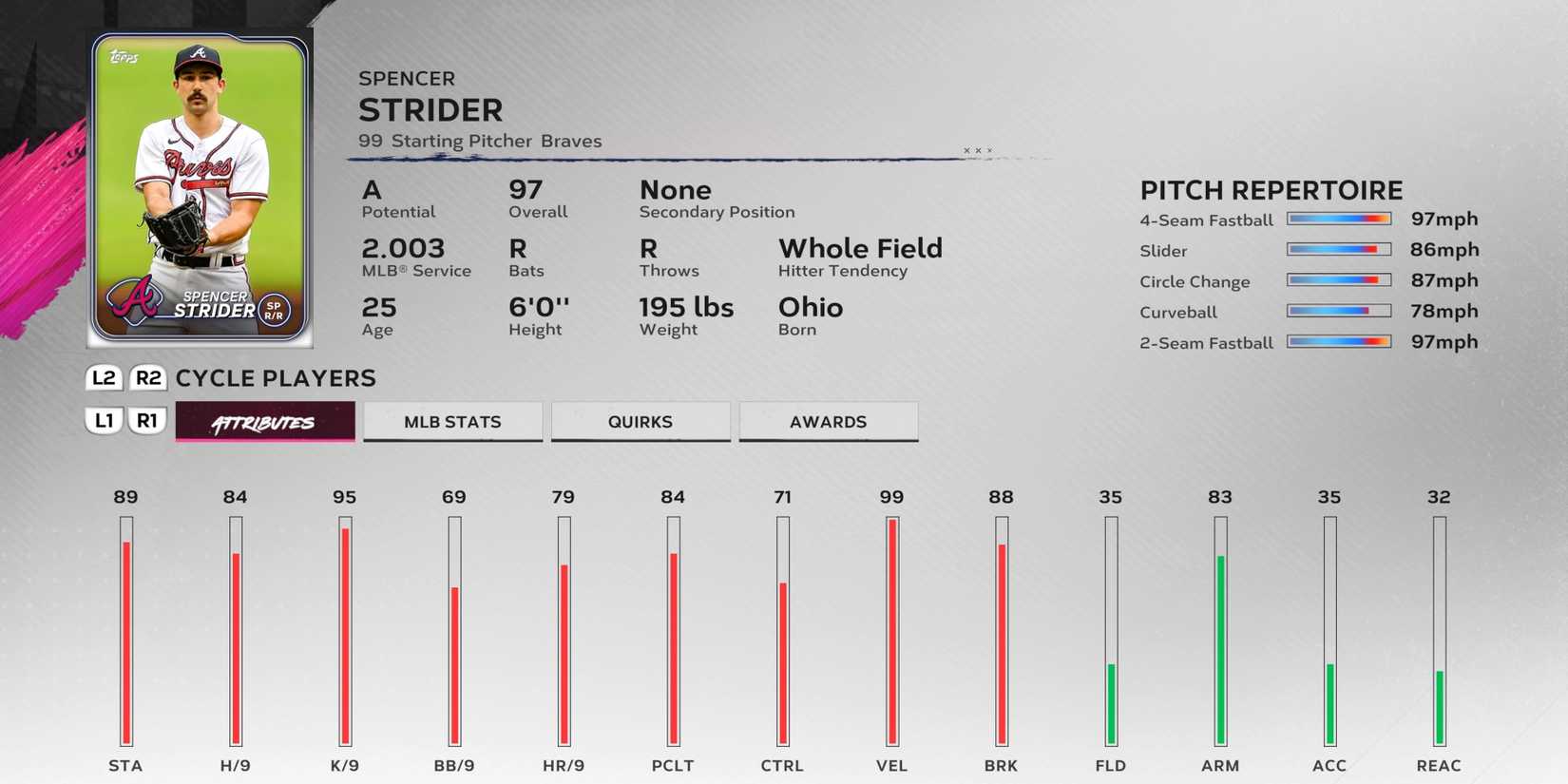1568x784 pixels.
Task: Click the L2 button prompt icon
Action: pyautogui.click(x=103, y=377)
